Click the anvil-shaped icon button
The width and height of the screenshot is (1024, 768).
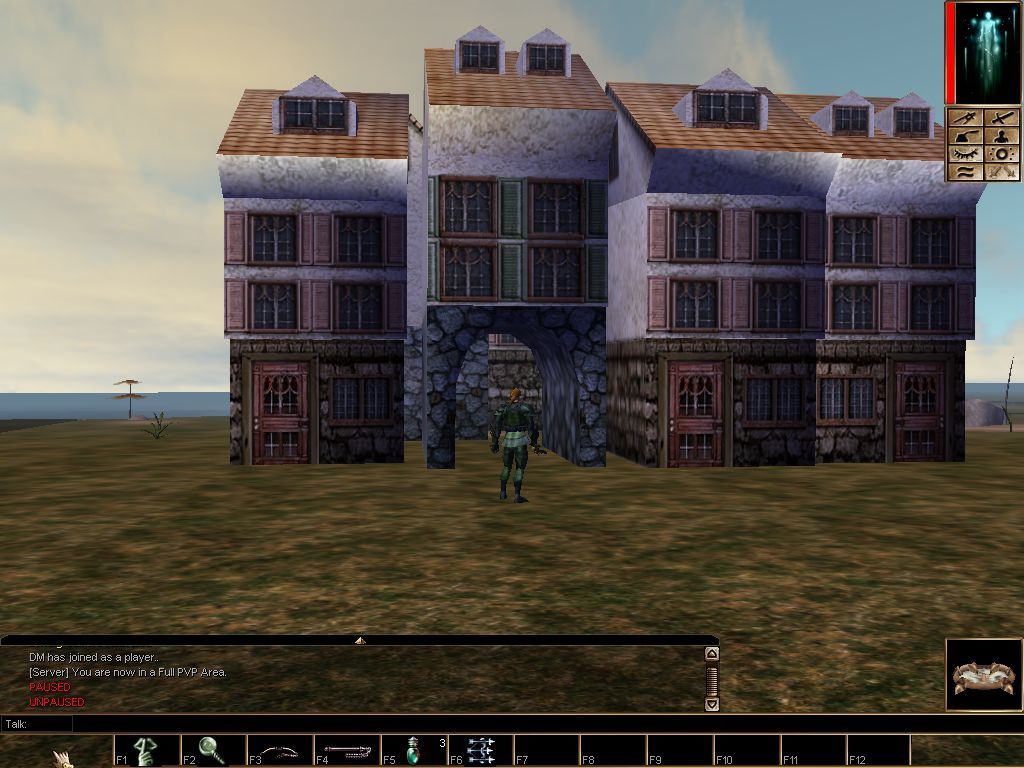coord(964,136)
